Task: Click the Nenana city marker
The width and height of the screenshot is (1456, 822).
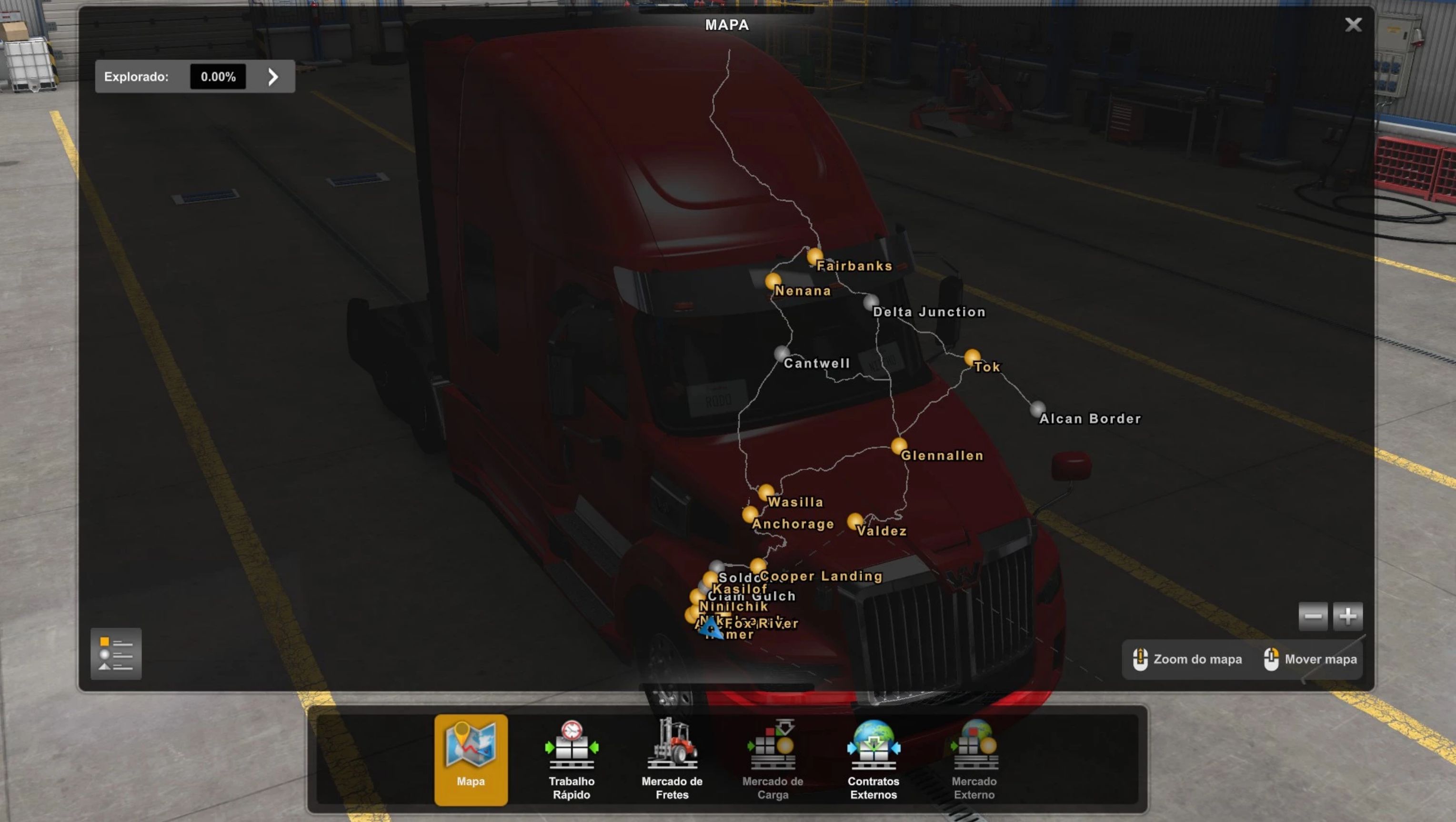Action: 773,281
